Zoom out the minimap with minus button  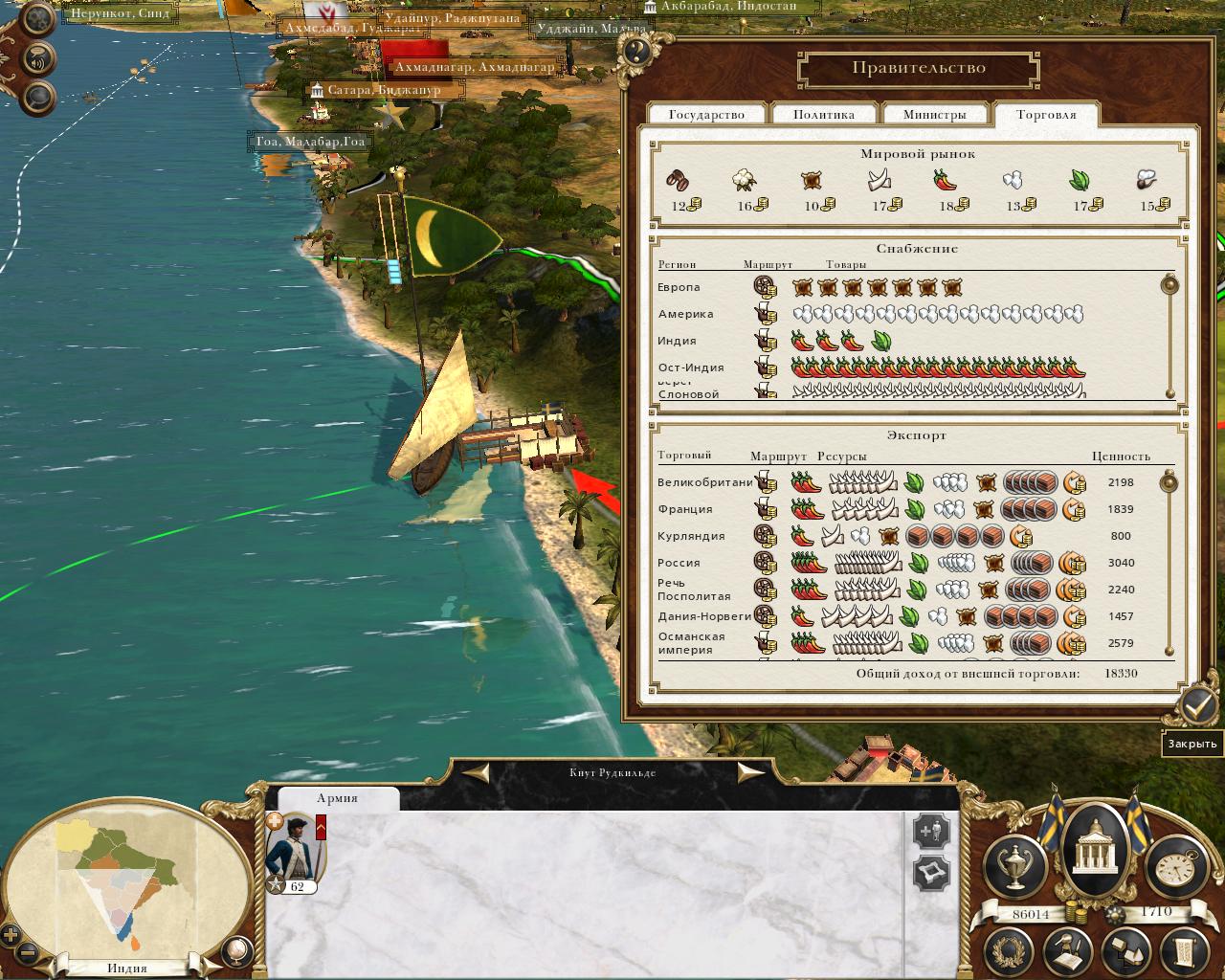tap(30, 953)
